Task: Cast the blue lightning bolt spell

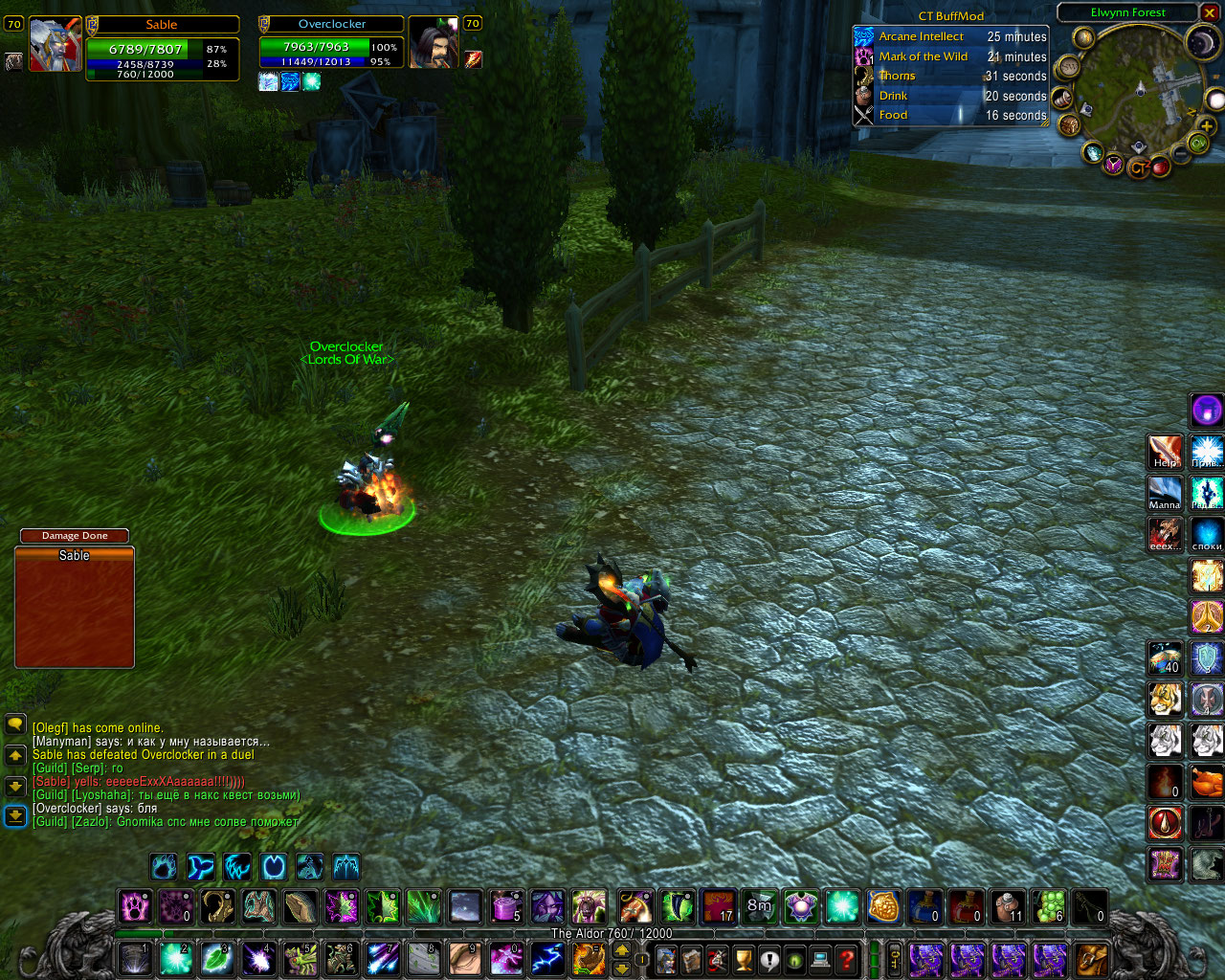Action: [x=547, y=958]
